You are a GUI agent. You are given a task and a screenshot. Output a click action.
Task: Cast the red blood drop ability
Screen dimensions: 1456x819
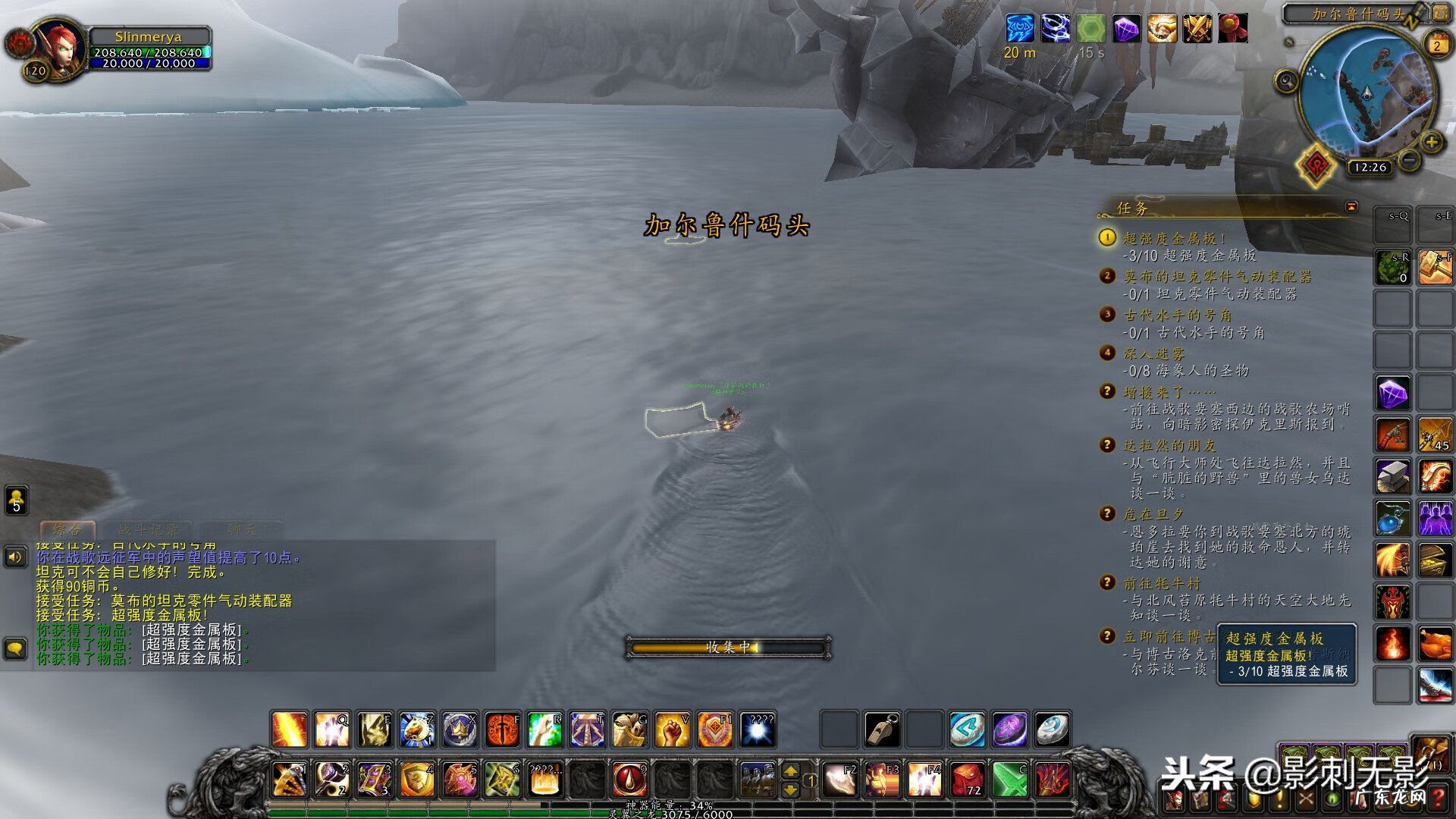629,779
